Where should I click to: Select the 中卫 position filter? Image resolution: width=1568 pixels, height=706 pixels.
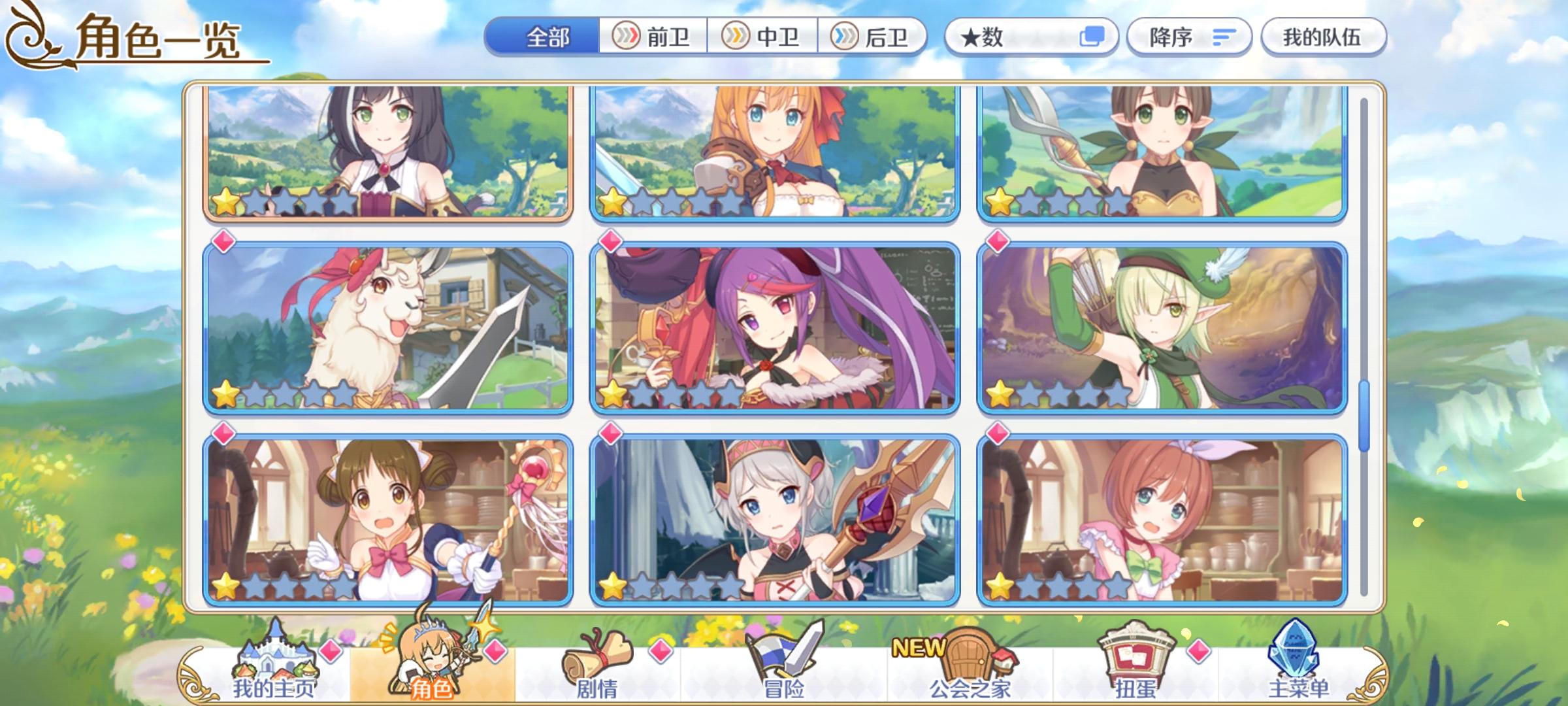(x=764, y=37)
